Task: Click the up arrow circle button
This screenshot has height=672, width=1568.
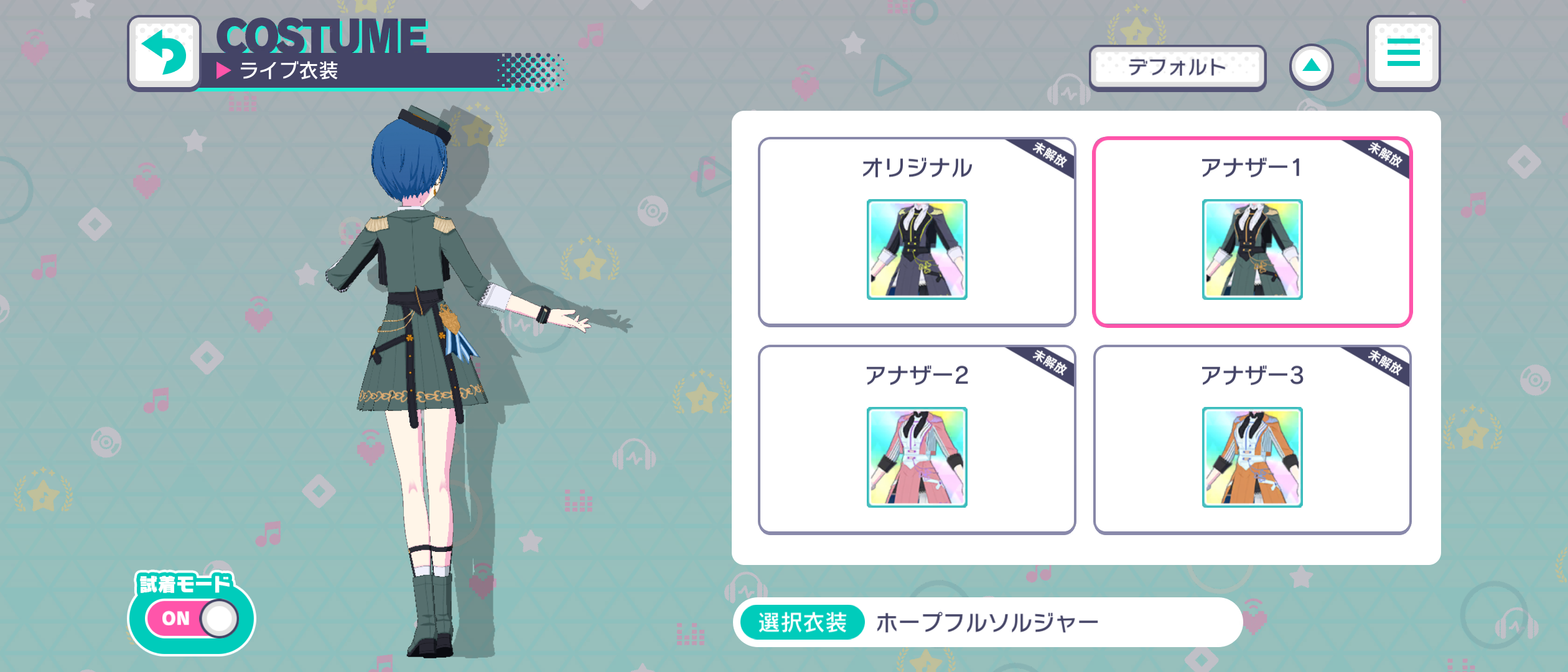Action: 1311,65
